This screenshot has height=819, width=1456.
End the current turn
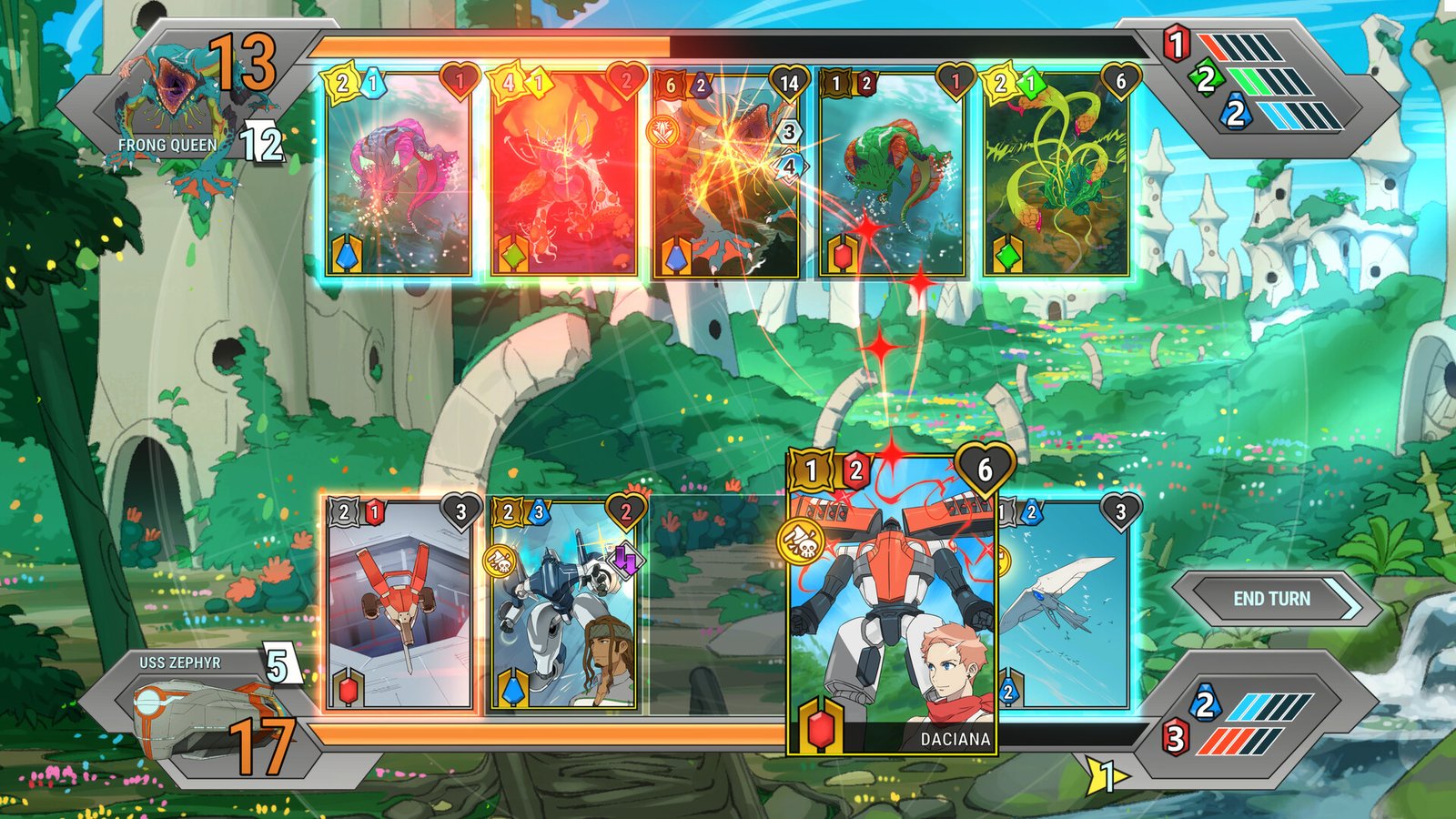pos(1271,599)
